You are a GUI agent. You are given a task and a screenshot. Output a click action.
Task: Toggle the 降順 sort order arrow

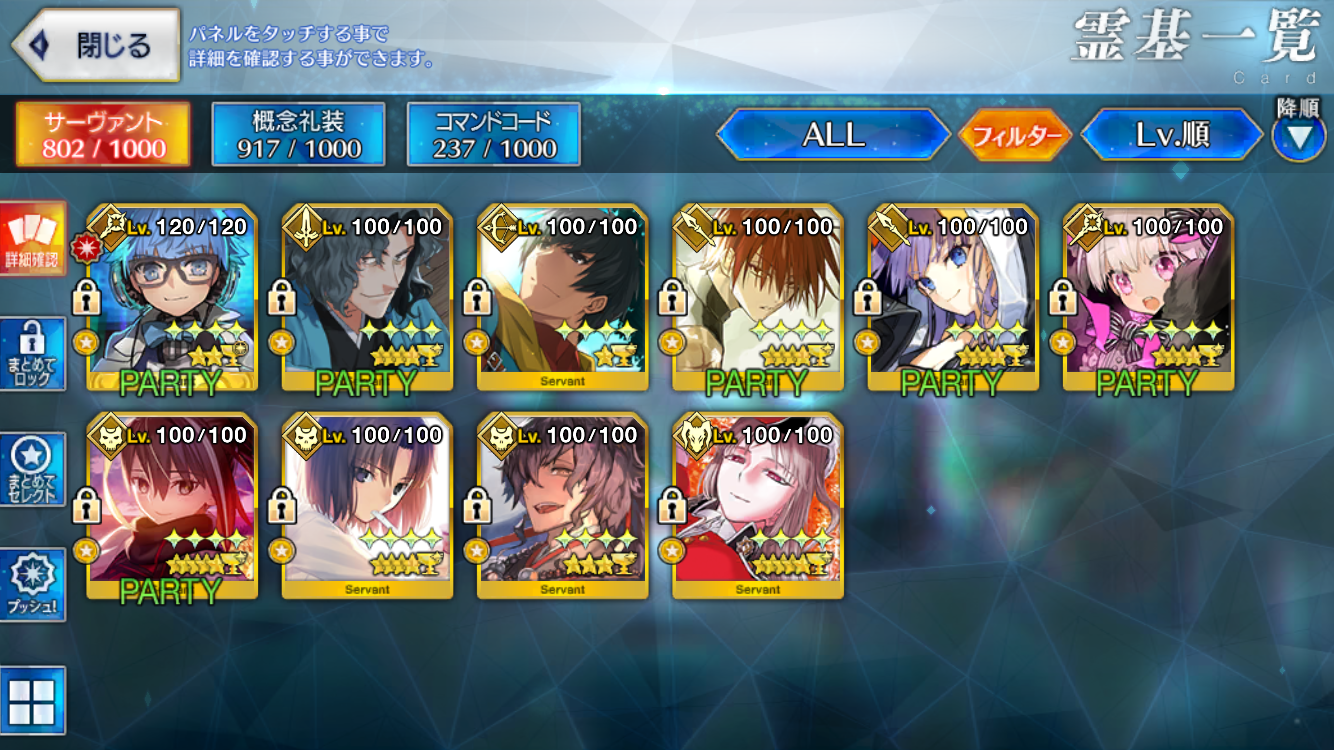pyautogui.click(x=1298, y=135)
